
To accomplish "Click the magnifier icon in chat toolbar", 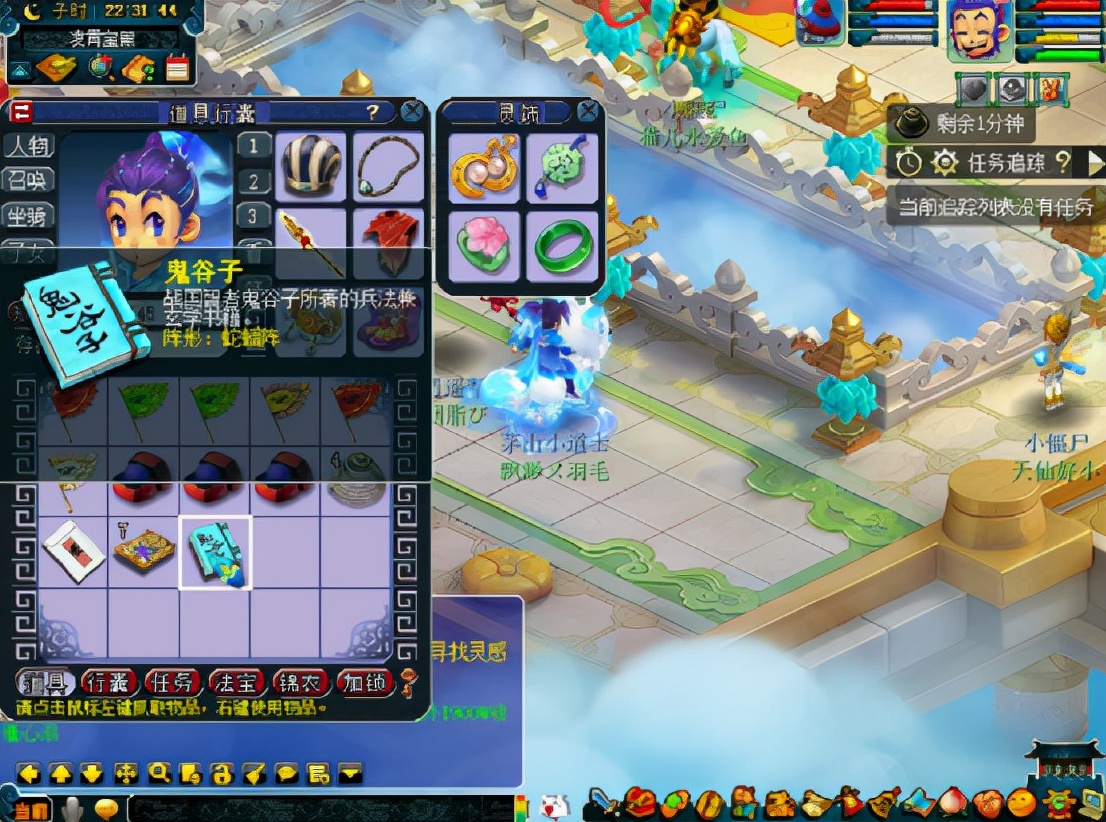I will pos(158,773).
